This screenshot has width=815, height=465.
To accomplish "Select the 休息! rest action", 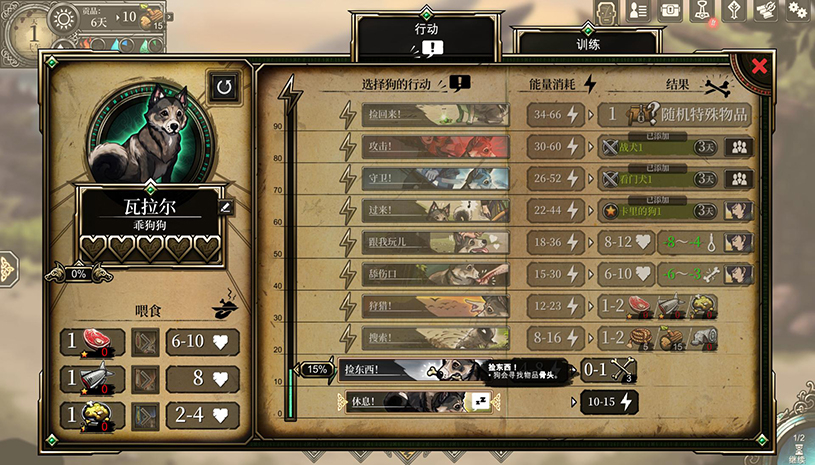I will click(410, 402).
